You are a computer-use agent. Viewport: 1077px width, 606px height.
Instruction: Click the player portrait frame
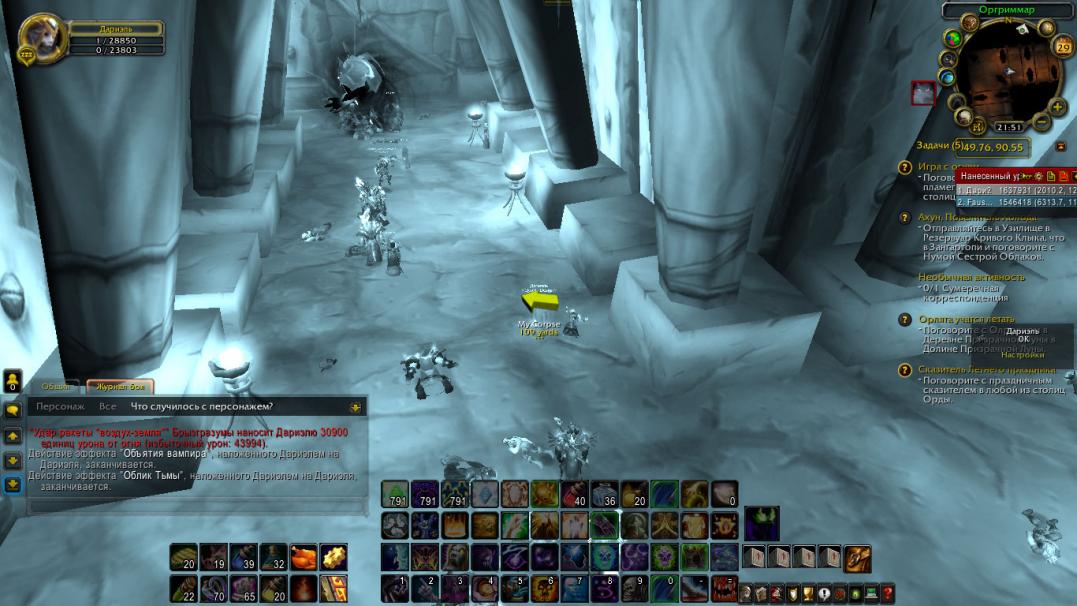point(41,37)
